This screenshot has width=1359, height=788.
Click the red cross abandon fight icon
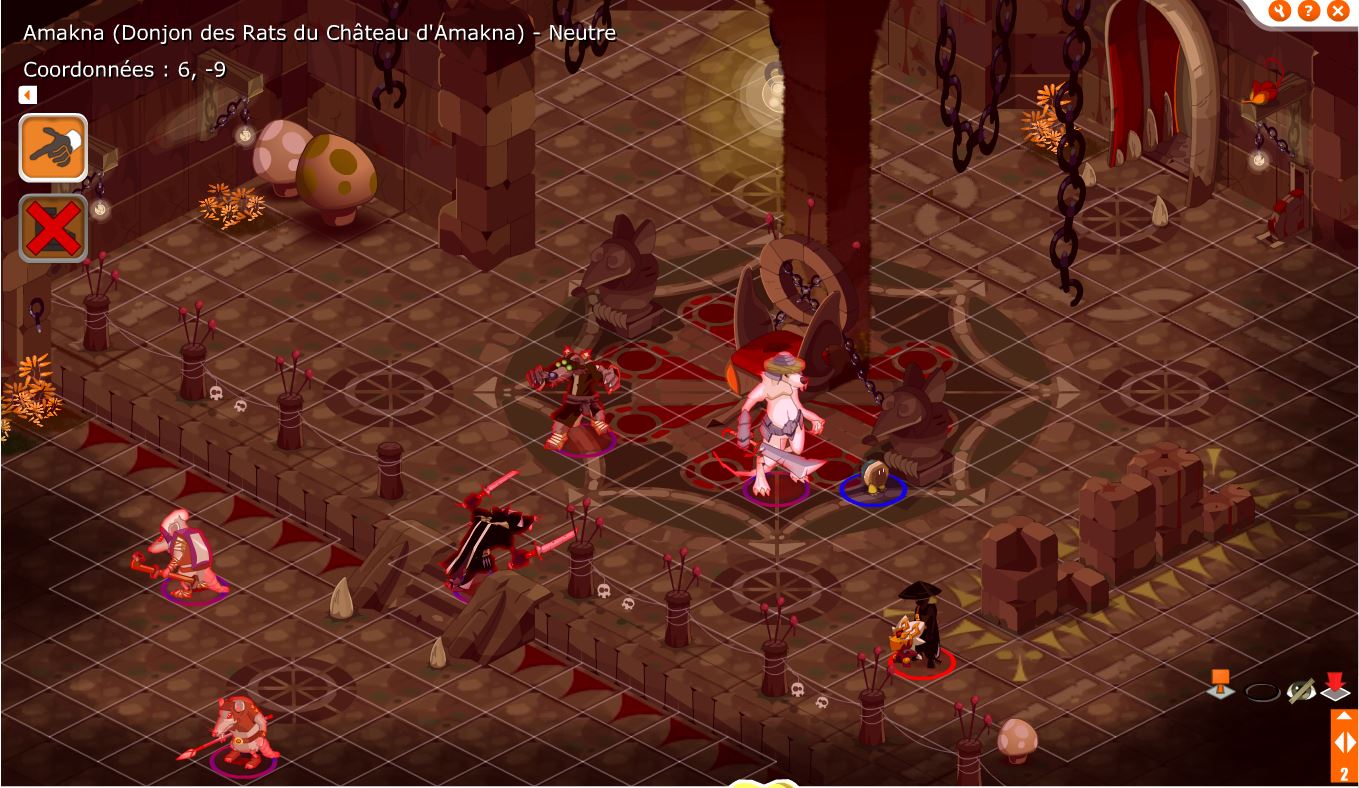coord(52,227)
